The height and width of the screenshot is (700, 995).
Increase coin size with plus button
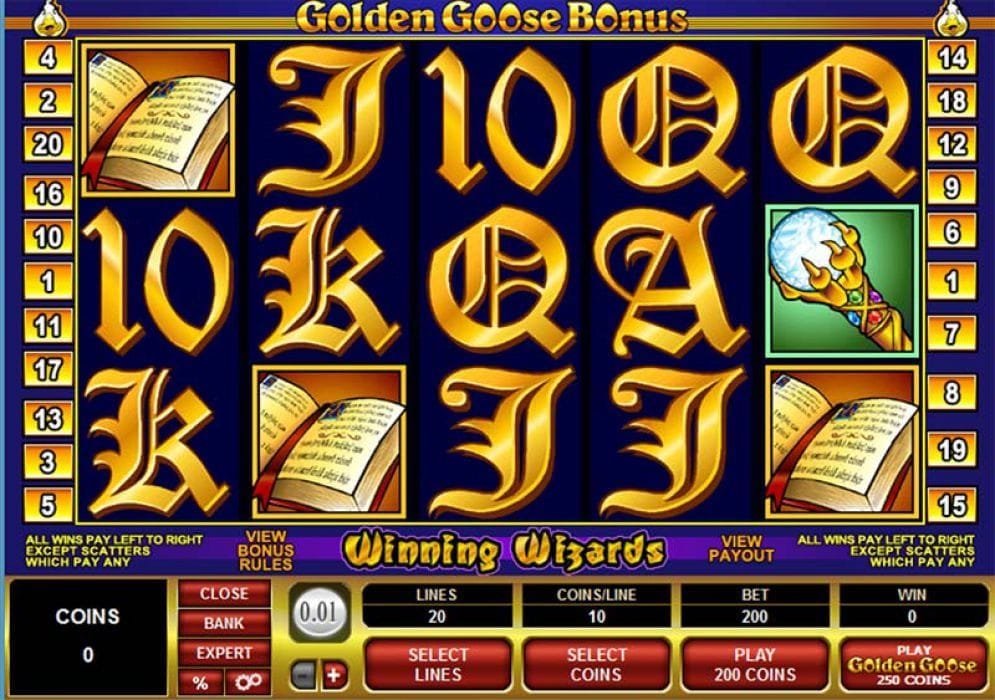coord(333,675)
